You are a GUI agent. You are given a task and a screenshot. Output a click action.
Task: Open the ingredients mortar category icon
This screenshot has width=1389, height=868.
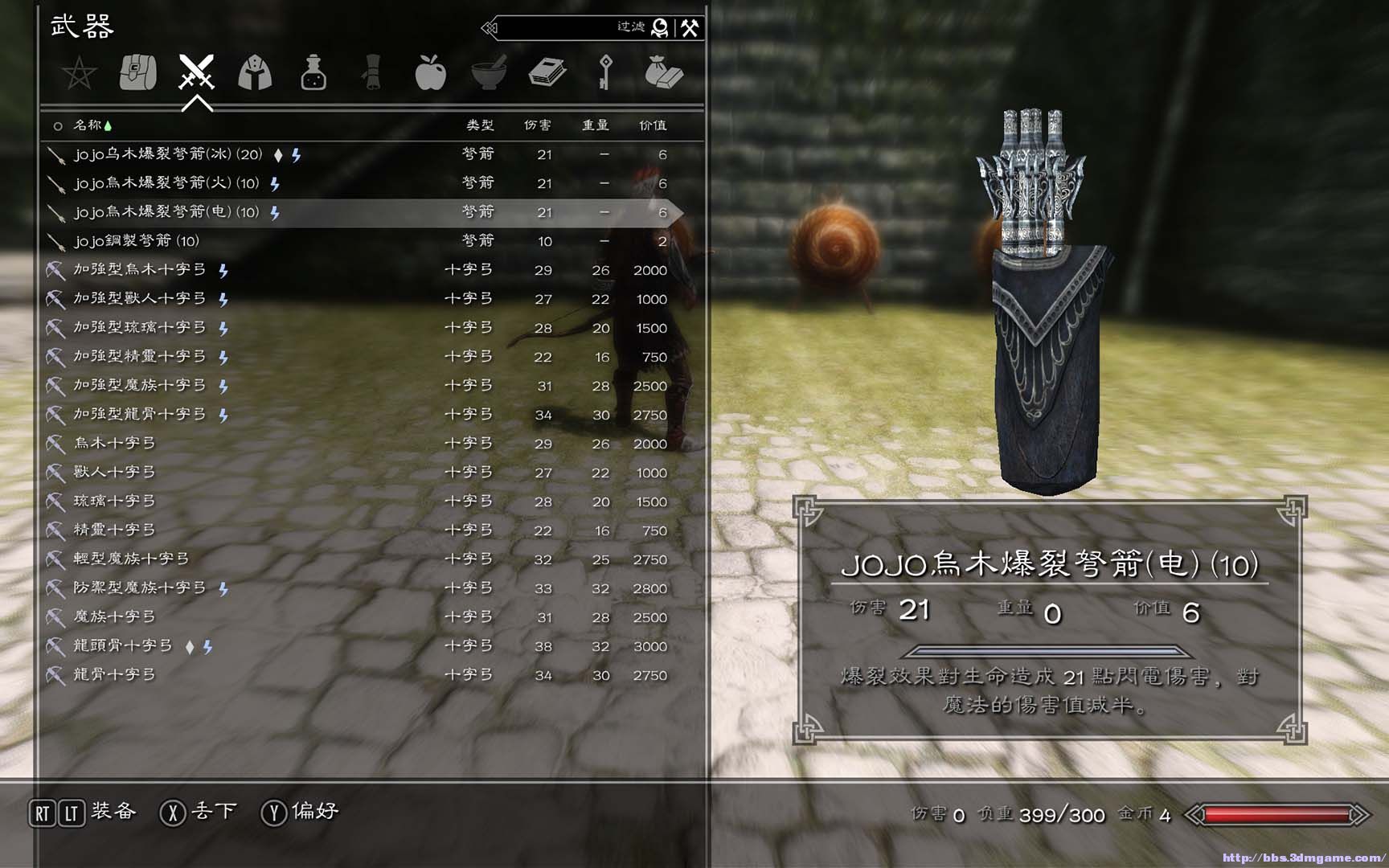coord(488,72)
